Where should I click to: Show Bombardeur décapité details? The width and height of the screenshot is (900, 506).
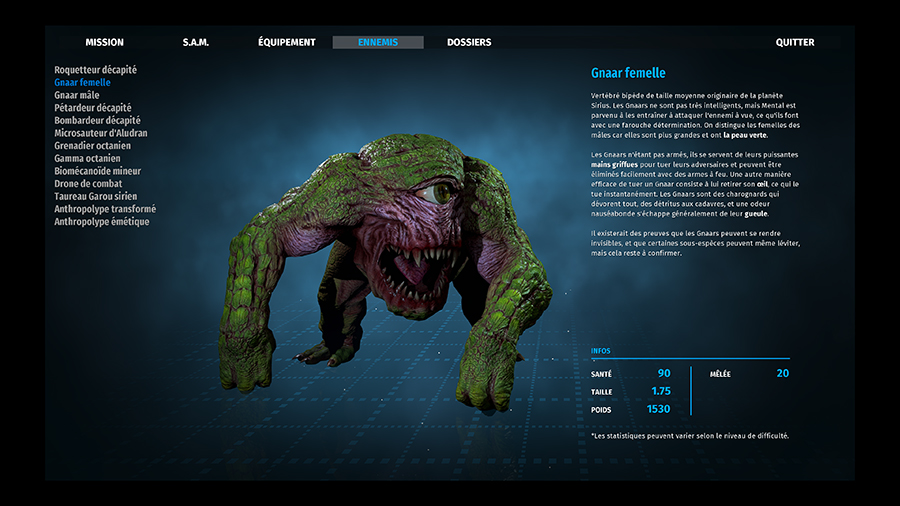pos(98,120)
